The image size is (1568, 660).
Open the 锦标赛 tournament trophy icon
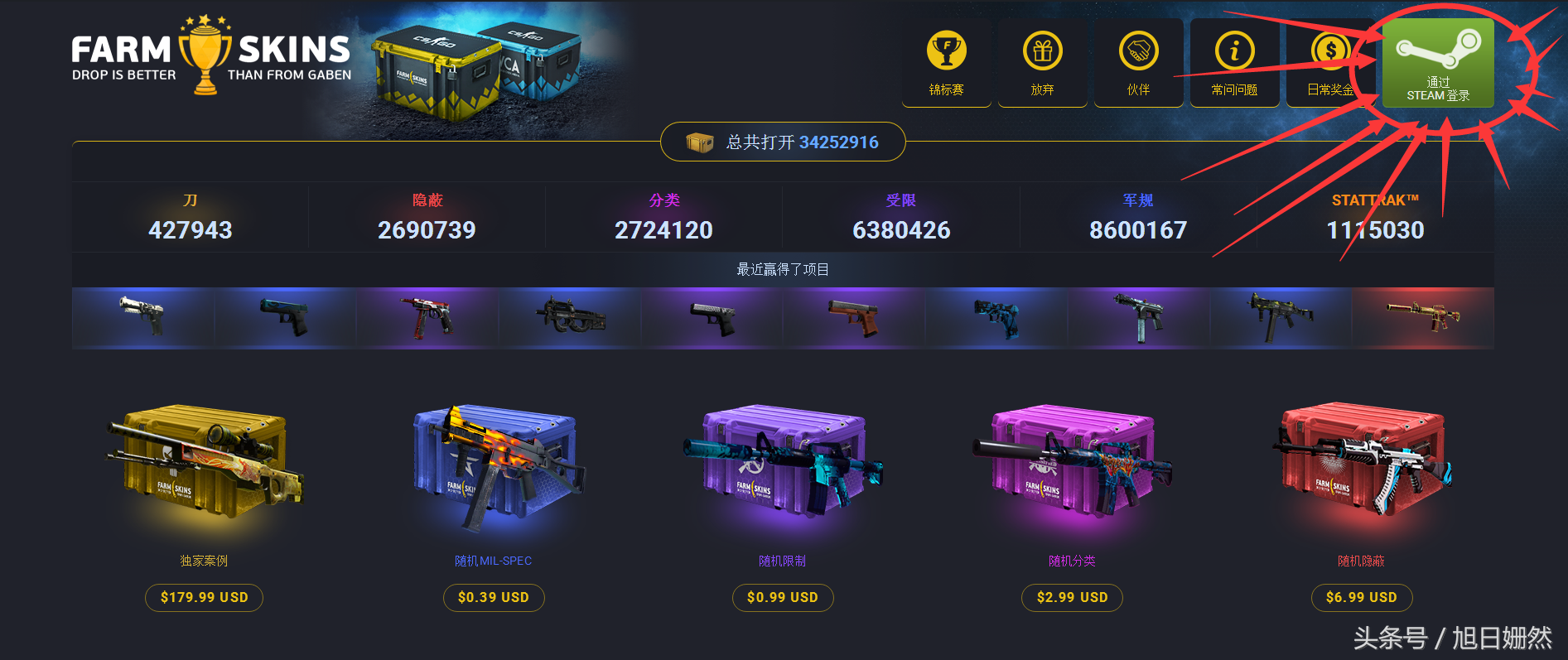click(x=945, y=51)
